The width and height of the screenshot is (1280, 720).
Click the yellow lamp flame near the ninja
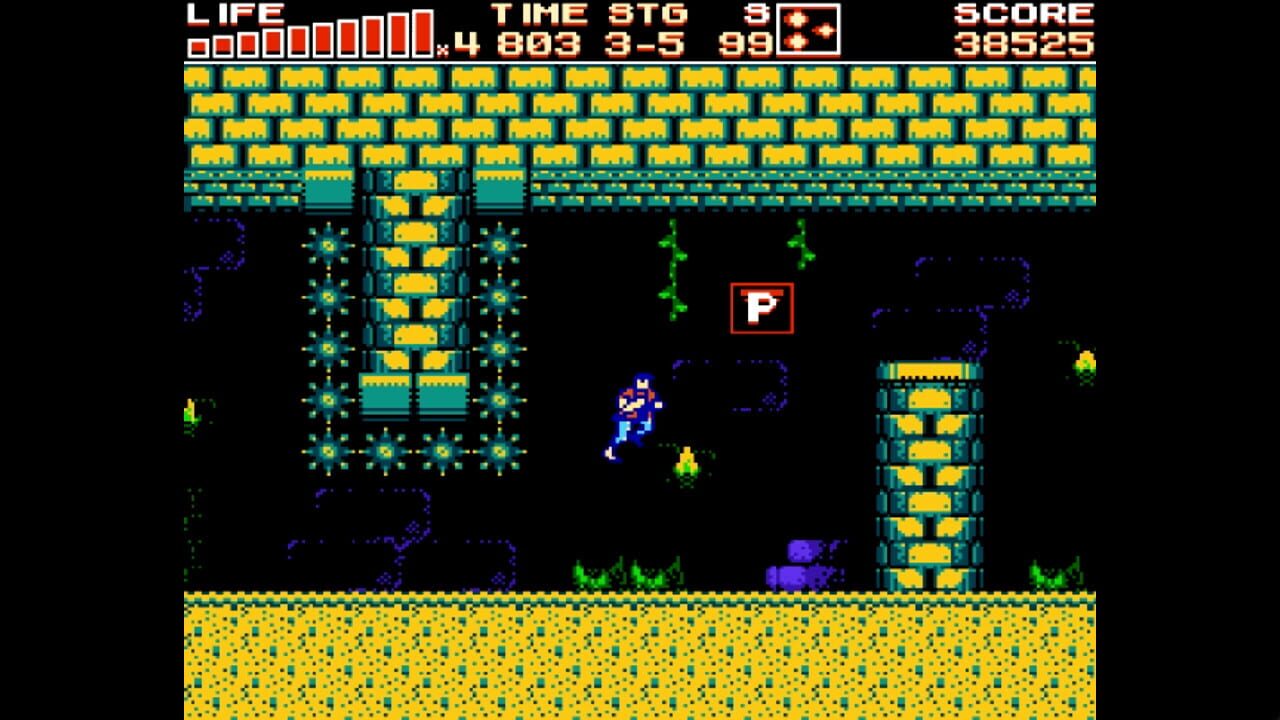click(686, 465)
